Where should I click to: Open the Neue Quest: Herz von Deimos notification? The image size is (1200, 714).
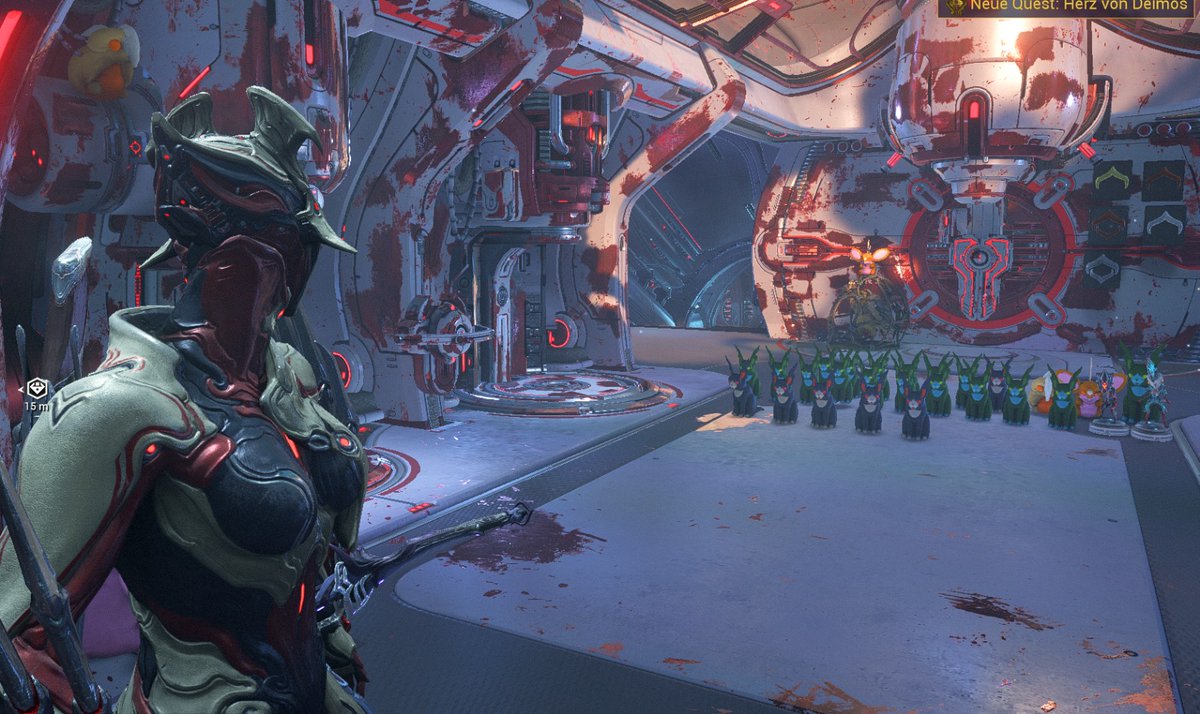point(1068,8)
